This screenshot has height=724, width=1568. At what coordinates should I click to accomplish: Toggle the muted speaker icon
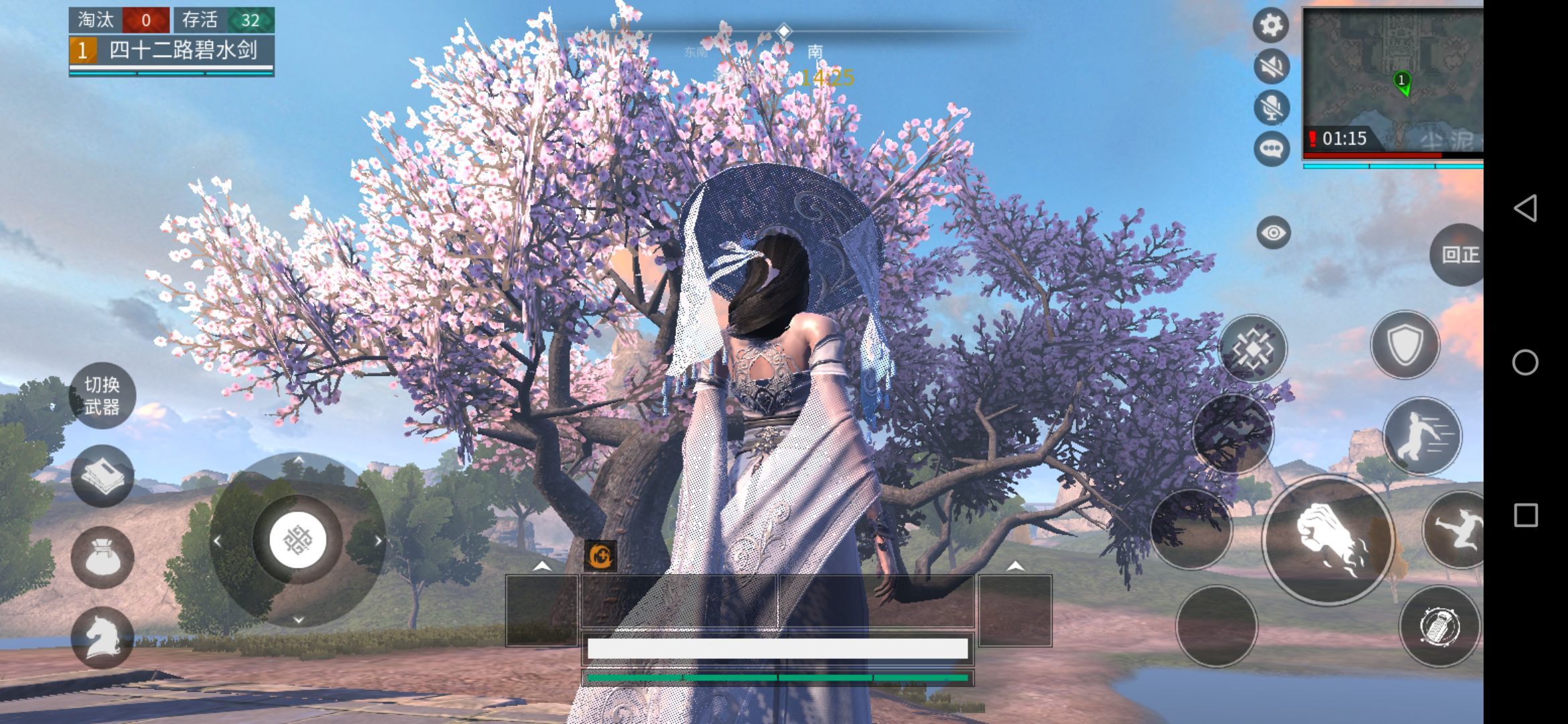point(1271,66)
